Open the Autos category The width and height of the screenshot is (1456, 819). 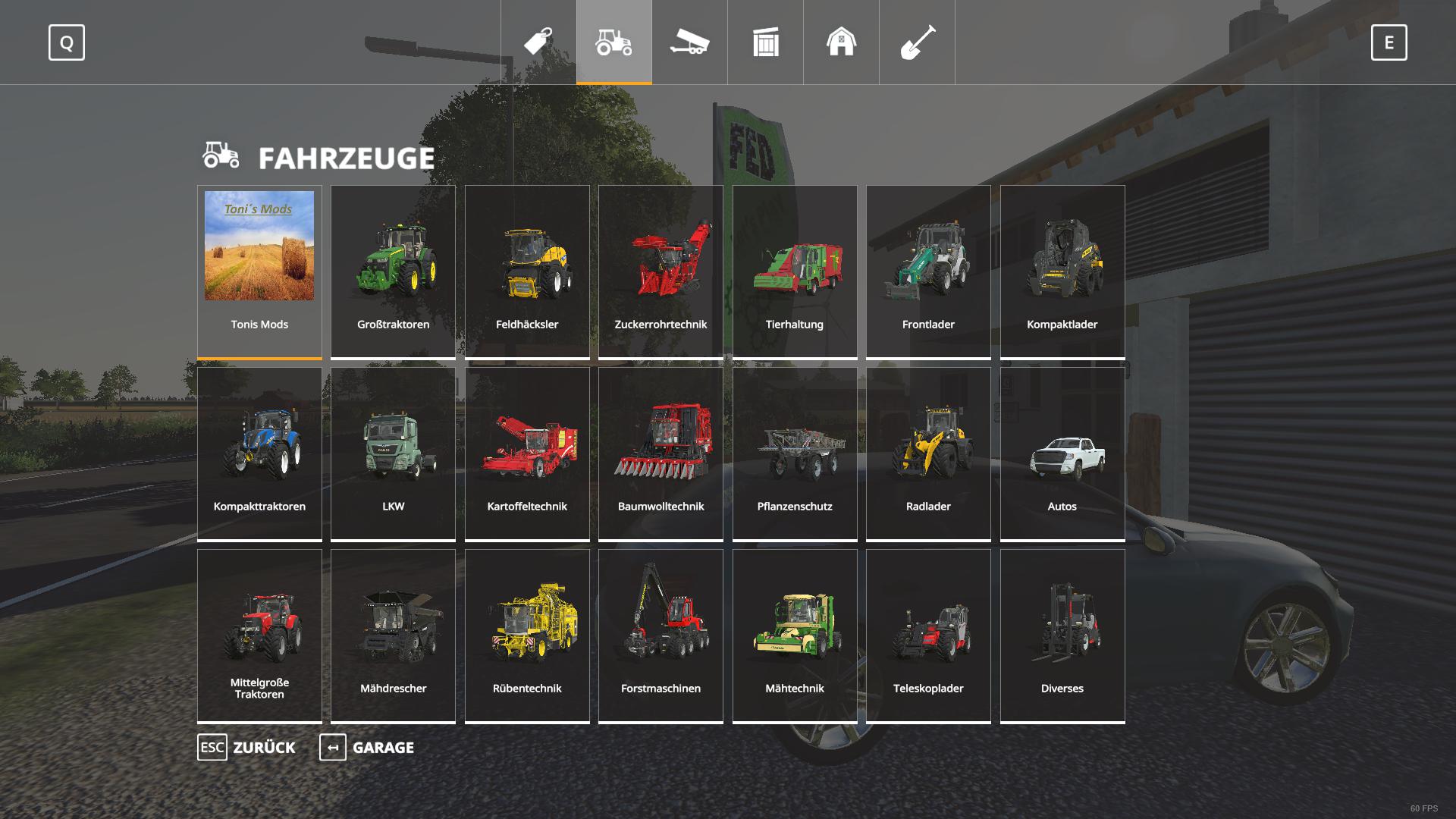1062,453
